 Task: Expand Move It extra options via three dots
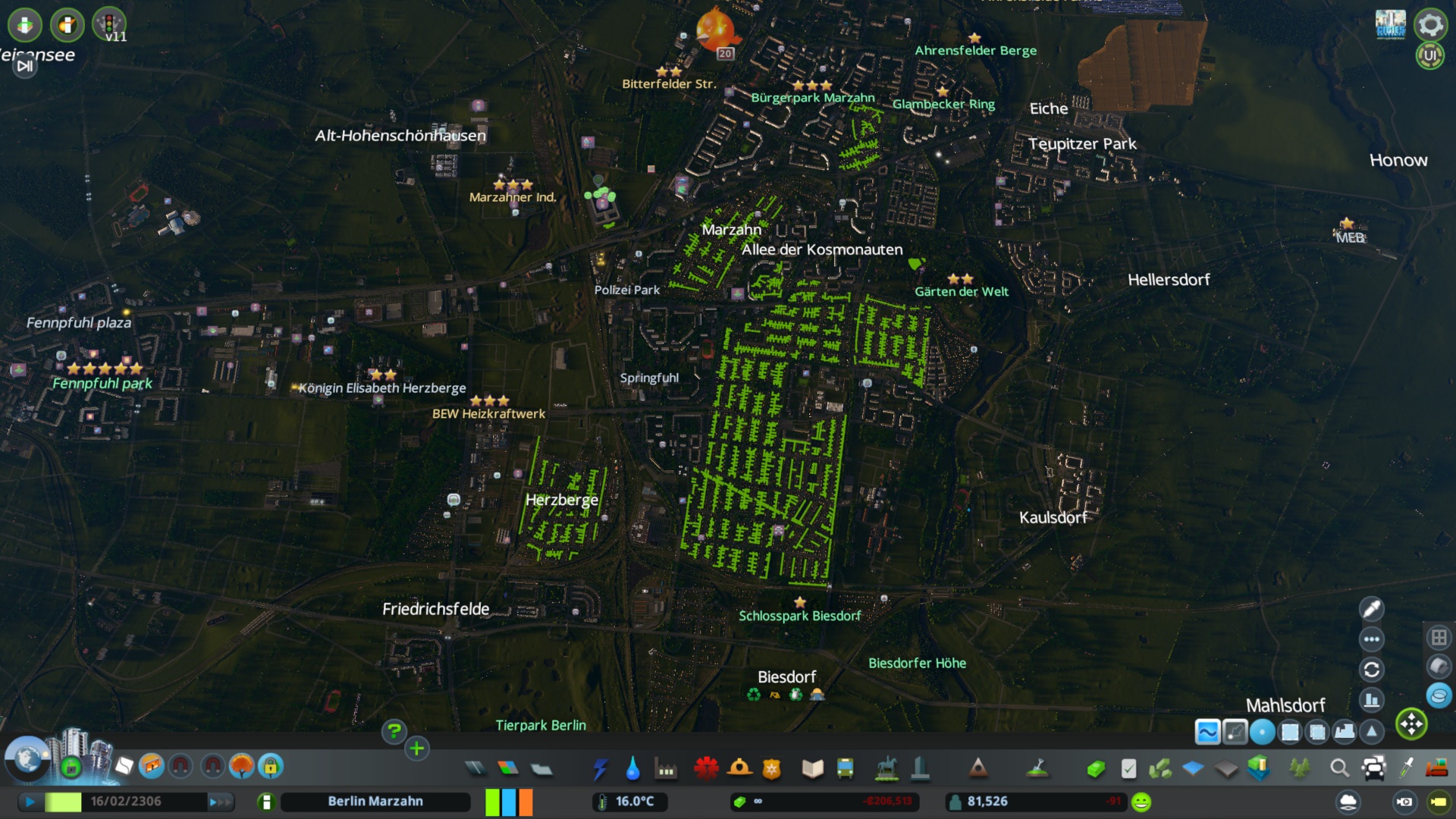point(1372,639)
